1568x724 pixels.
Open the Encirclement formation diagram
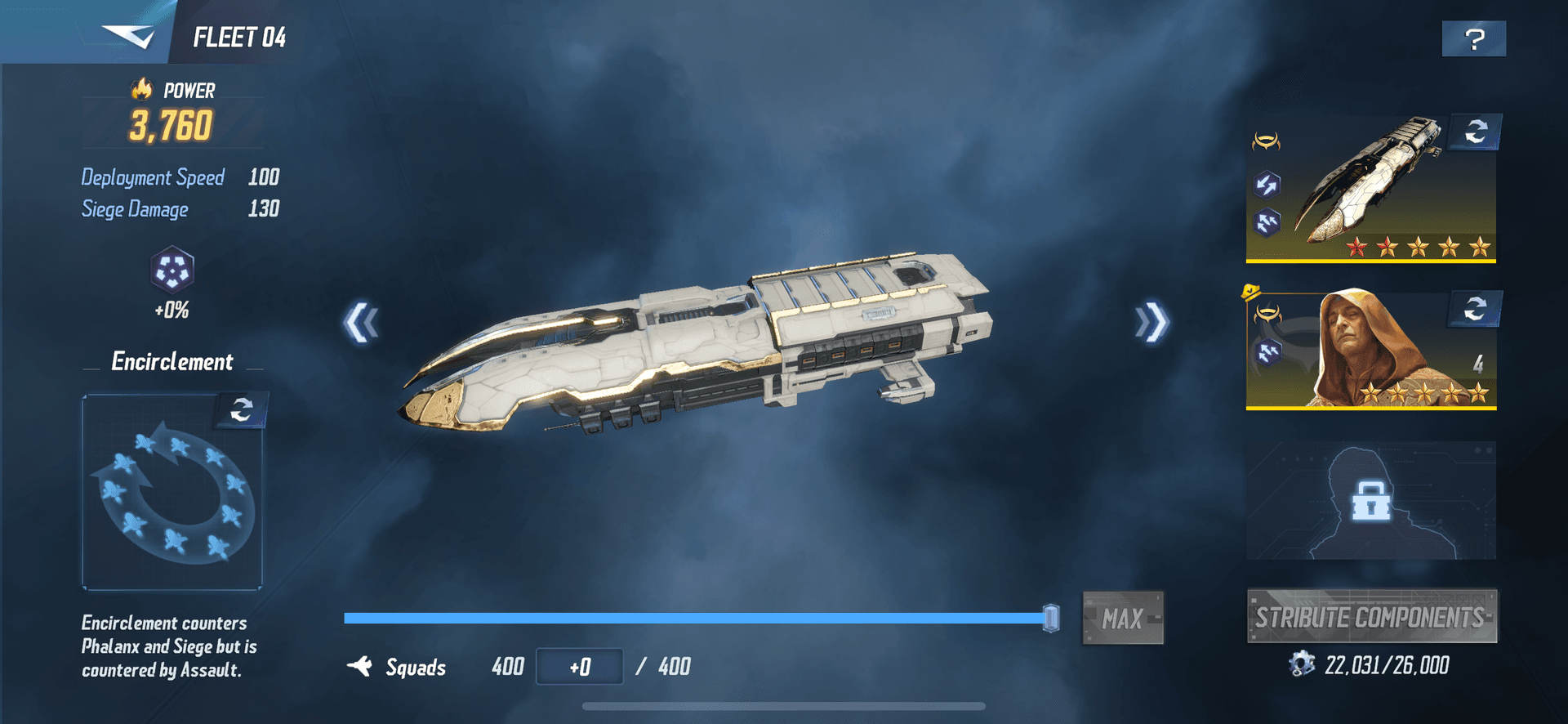click(x=171, y=500)
